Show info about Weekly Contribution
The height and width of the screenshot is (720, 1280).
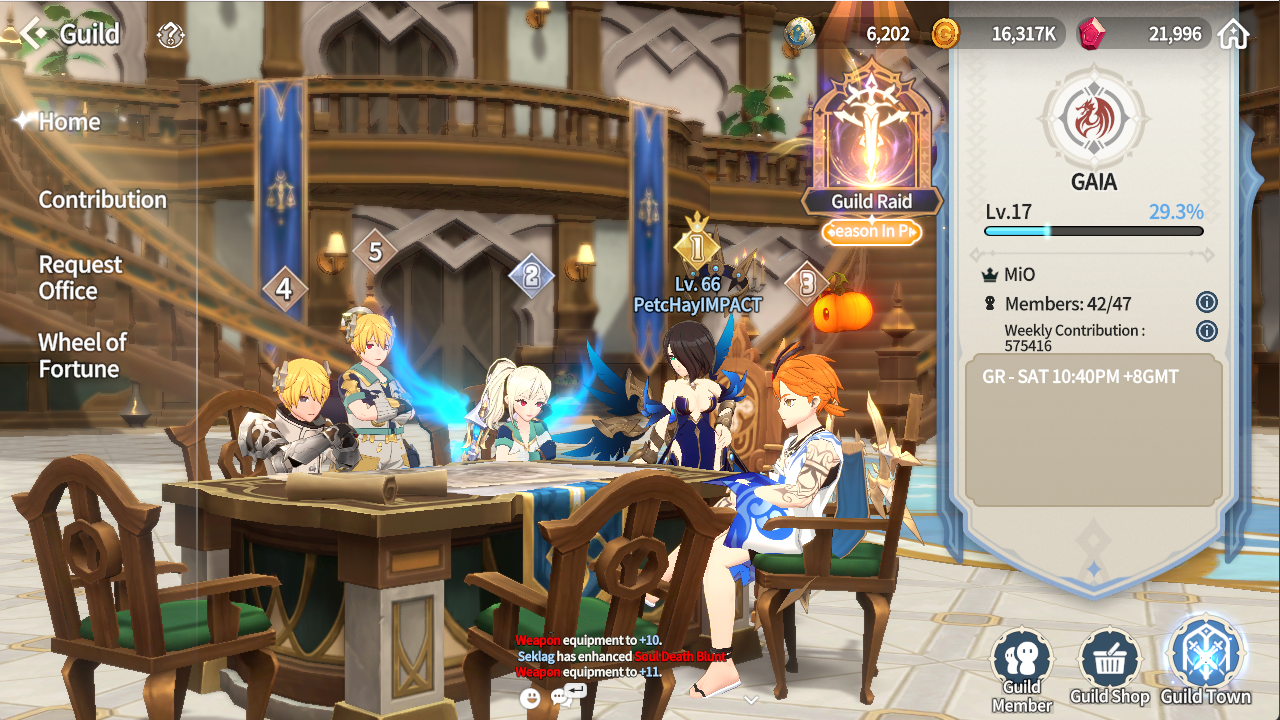(x=1206, y=331)
